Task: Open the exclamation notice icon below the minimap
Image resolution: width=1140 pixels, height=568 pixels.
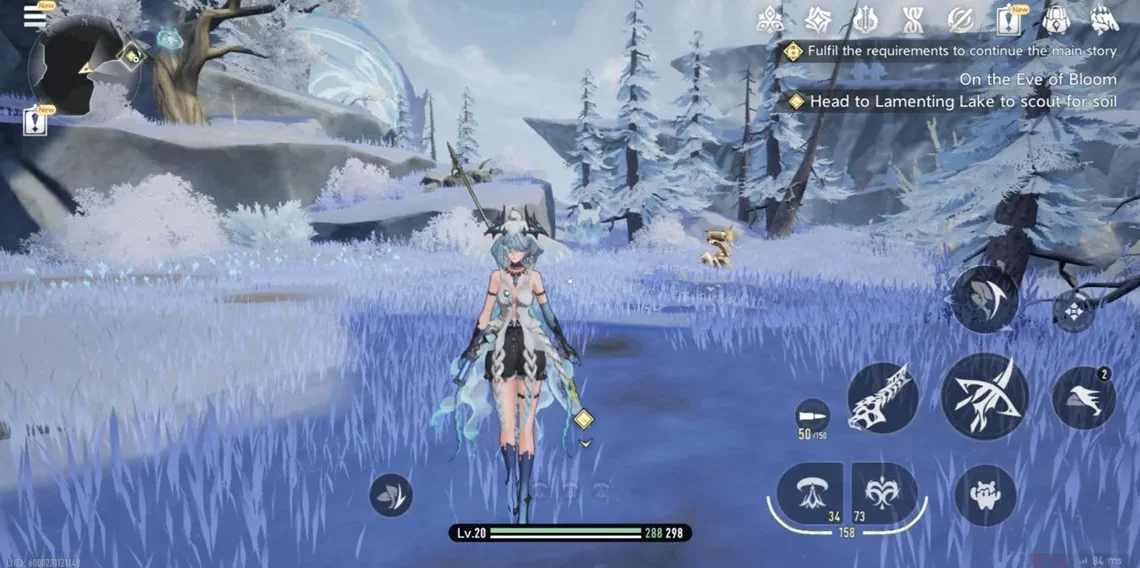Action: point(36,121)
